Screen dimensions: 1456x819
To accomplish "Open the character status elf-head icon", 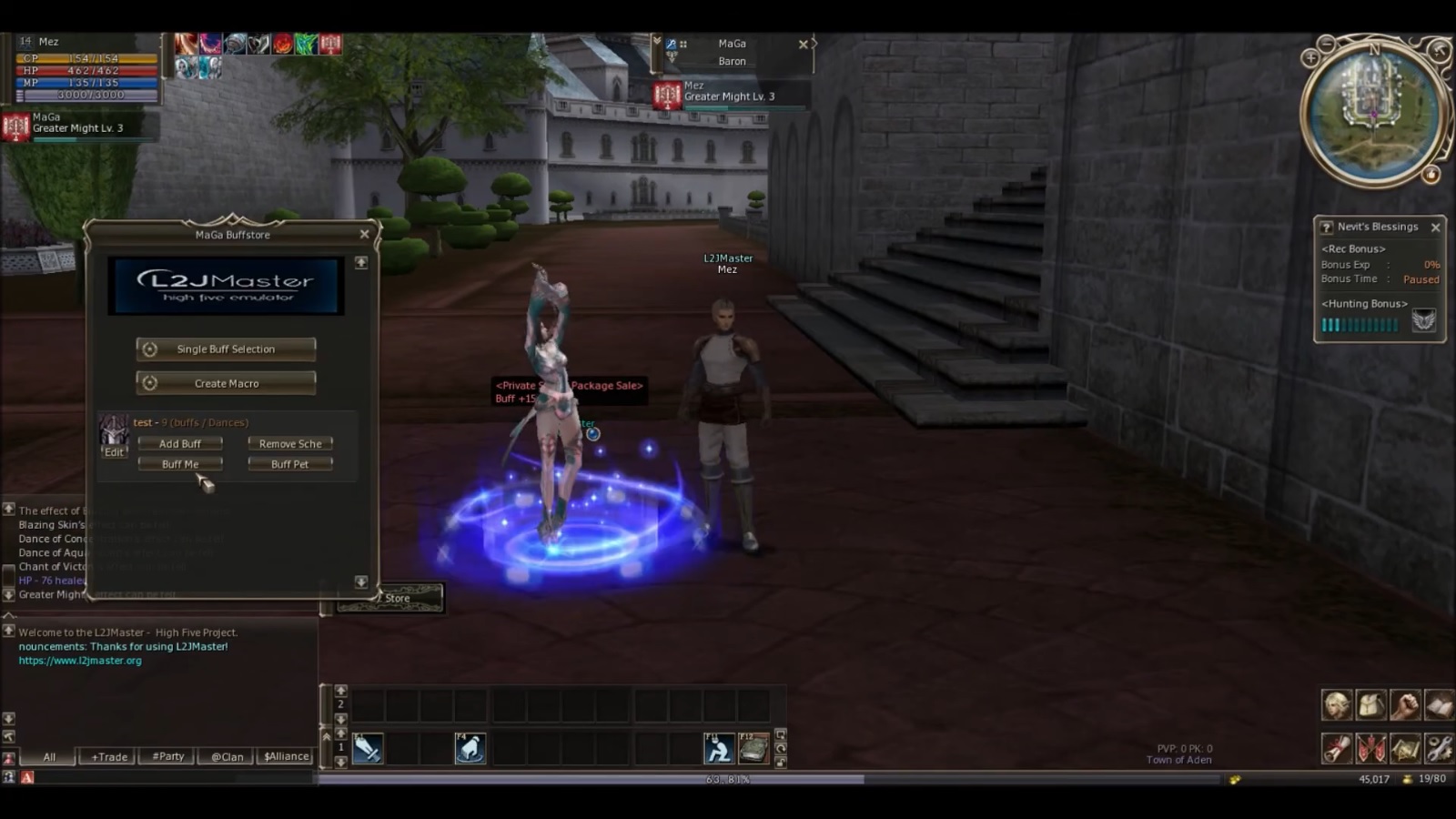I will [1336, 705].
